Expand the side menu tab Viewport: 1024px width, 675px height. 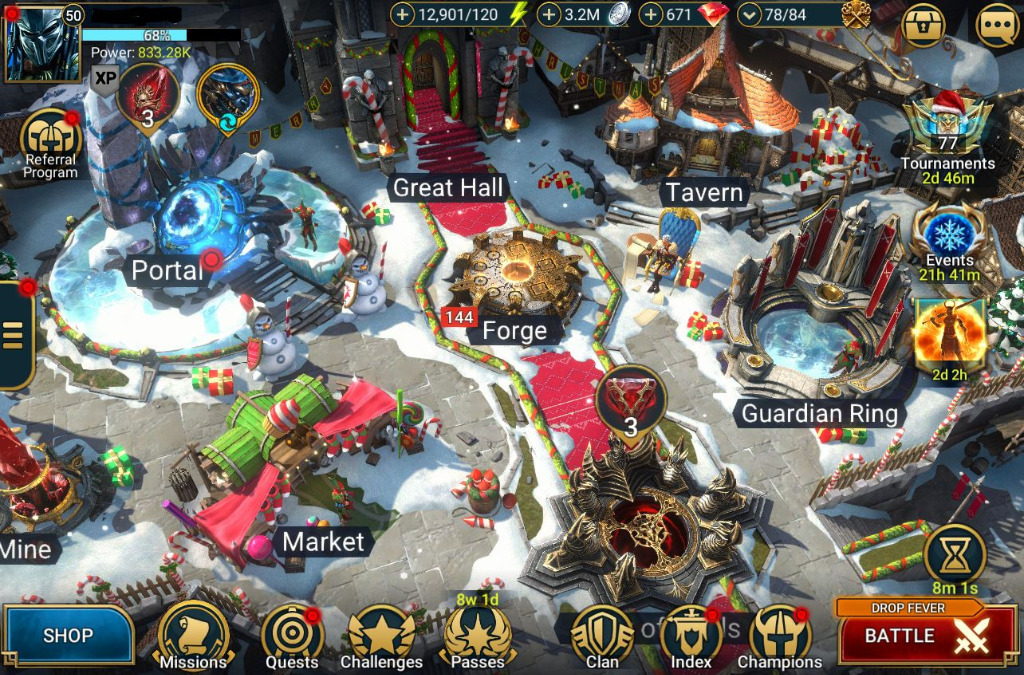[14, 335]
